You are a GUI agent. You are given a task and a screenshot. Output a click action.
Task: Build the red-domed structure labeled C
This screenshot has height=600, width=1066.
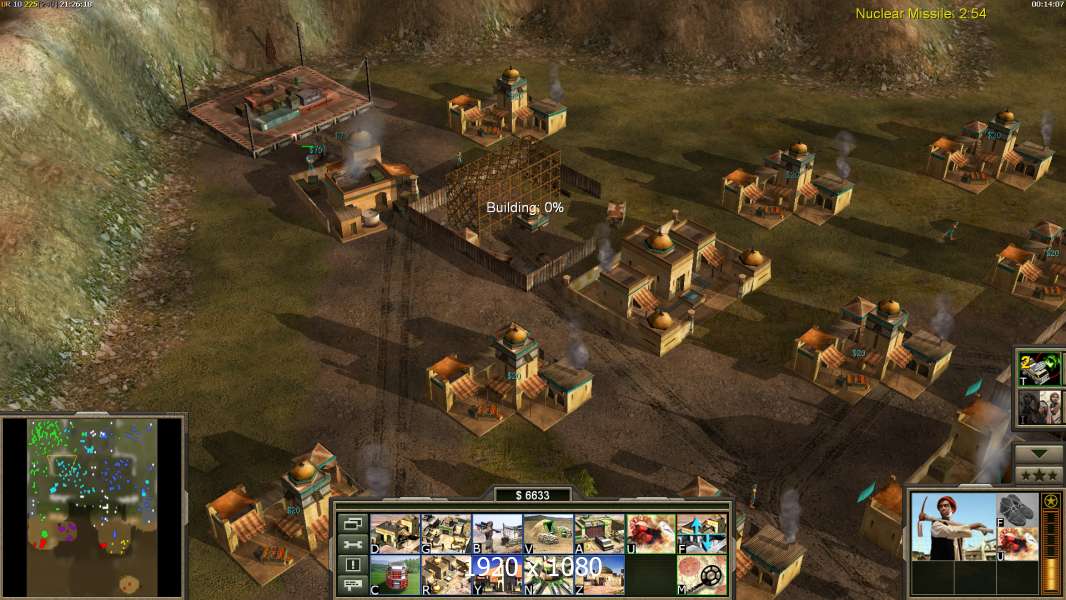pyautogui.click(x=394, y=574)
